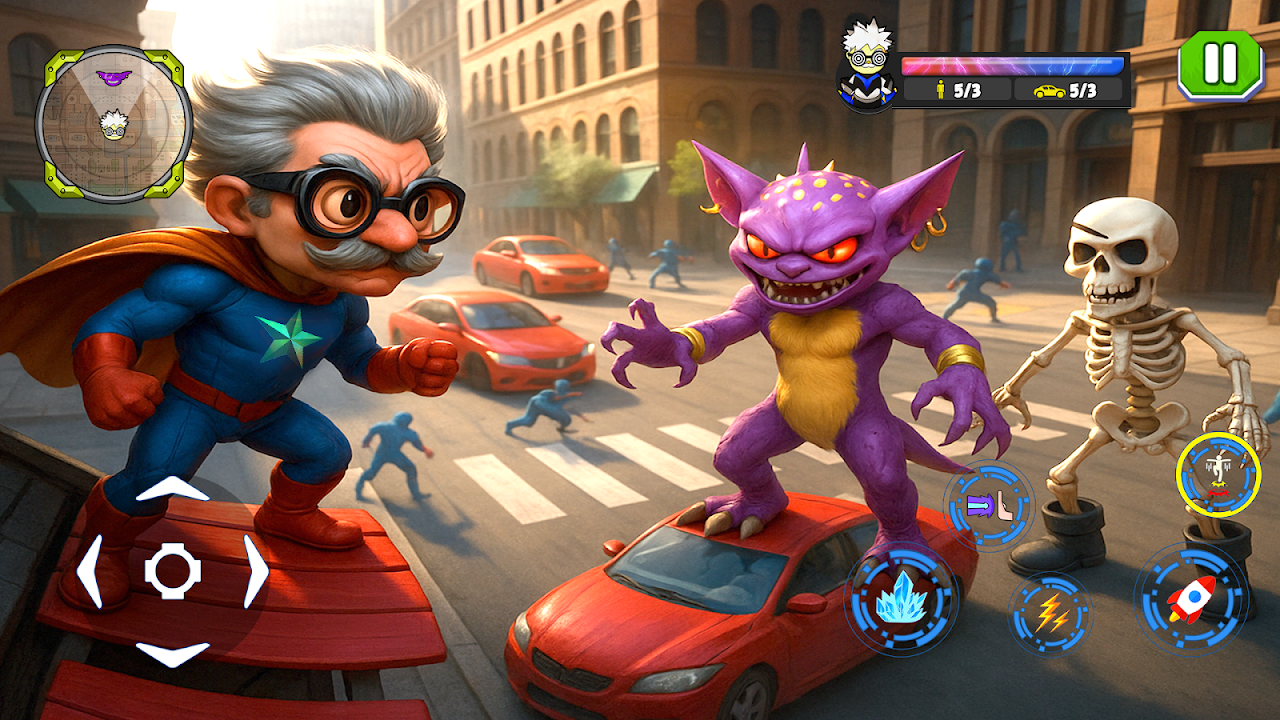1280x720 pixels.
Task: Activate the ice crystal ability
Action: [901, 599]
